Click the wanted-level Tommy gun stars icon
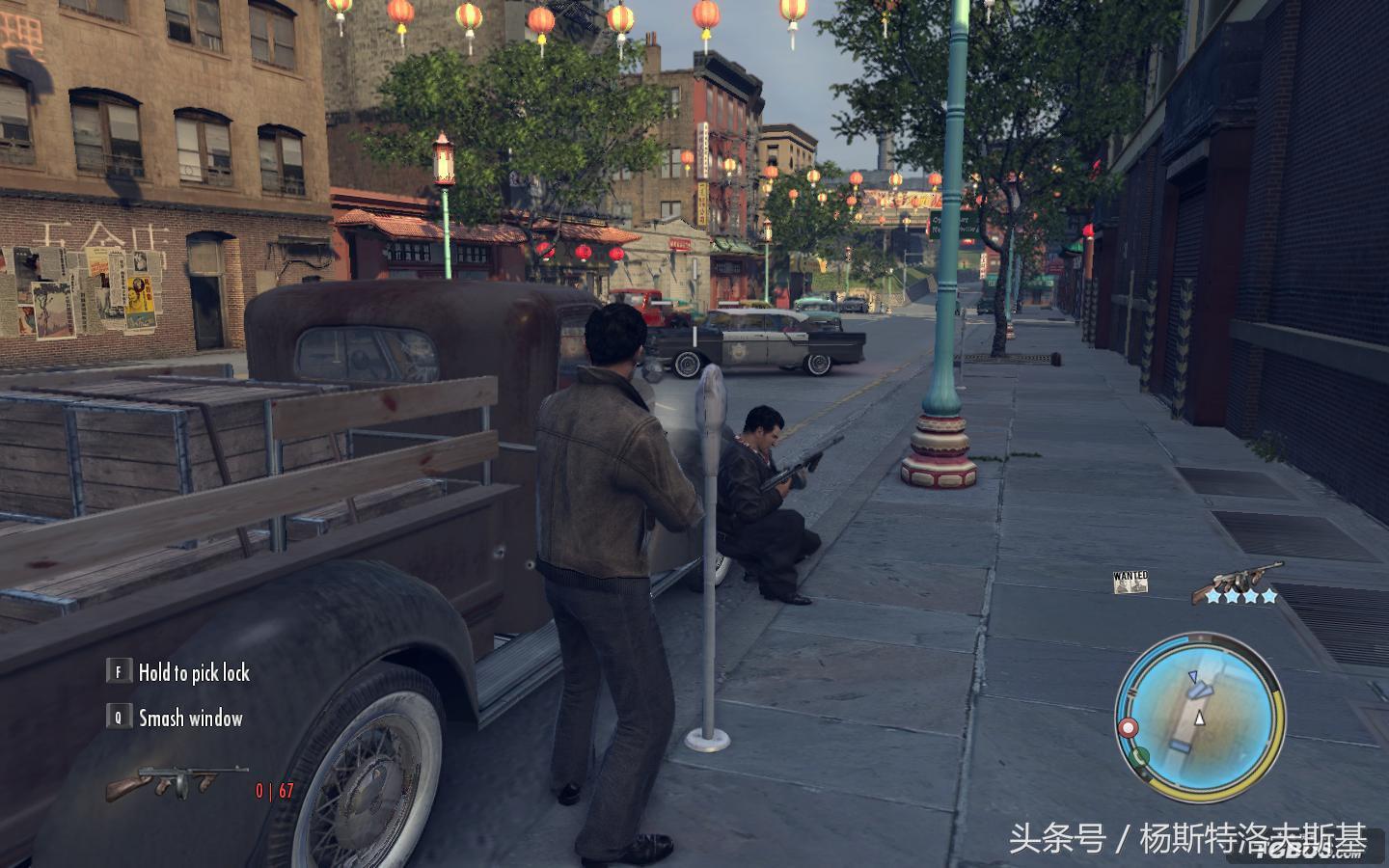Viewport: 1389px width, 868px height. 1238,584
